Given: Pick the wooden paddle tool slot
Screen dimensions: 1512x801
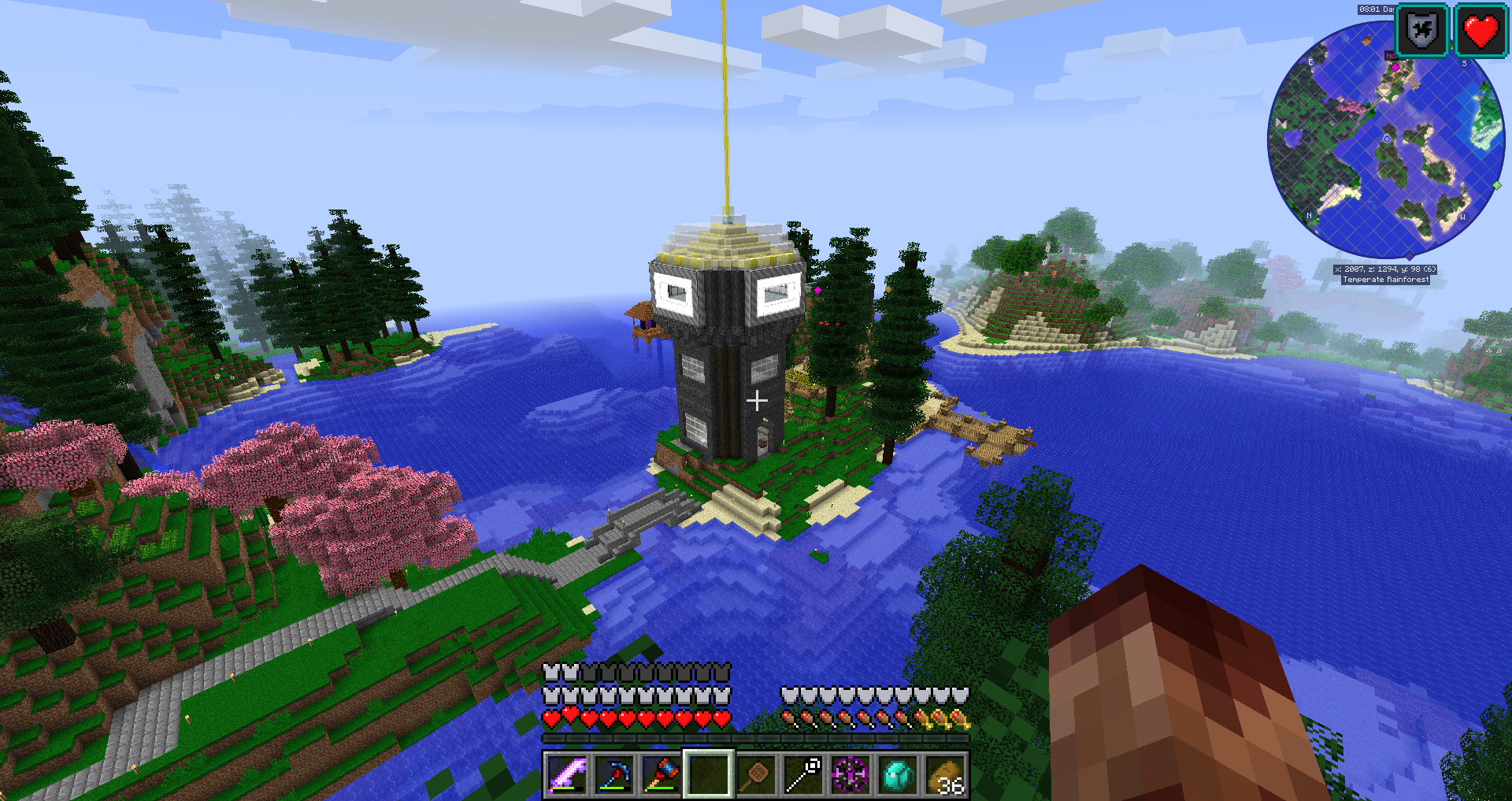Looking at the screenshot, I should (x=756, y=775).
